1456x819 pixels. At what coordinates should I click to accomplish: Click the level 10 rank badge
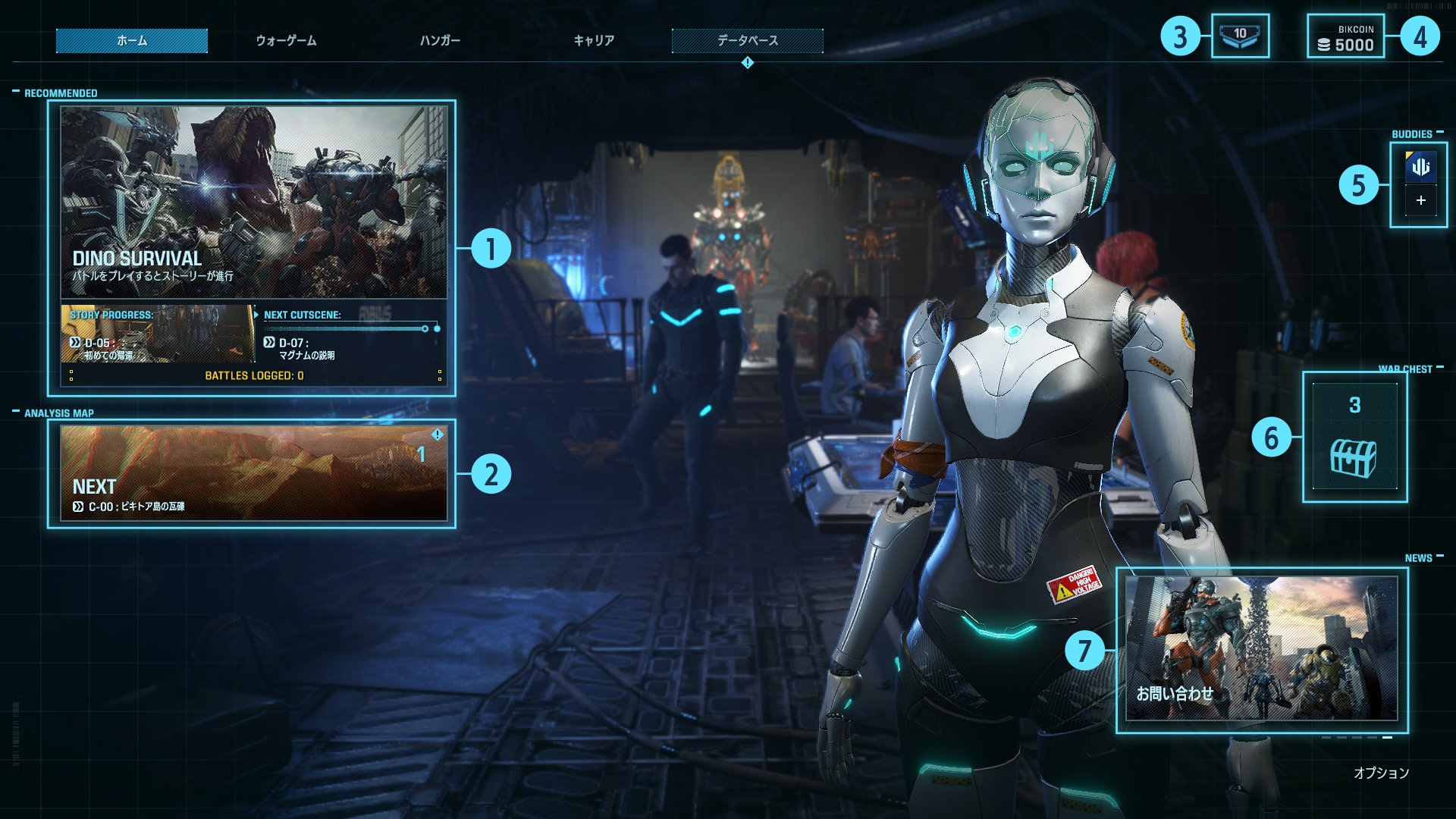pyautogui.click(x=1240, y=36)
